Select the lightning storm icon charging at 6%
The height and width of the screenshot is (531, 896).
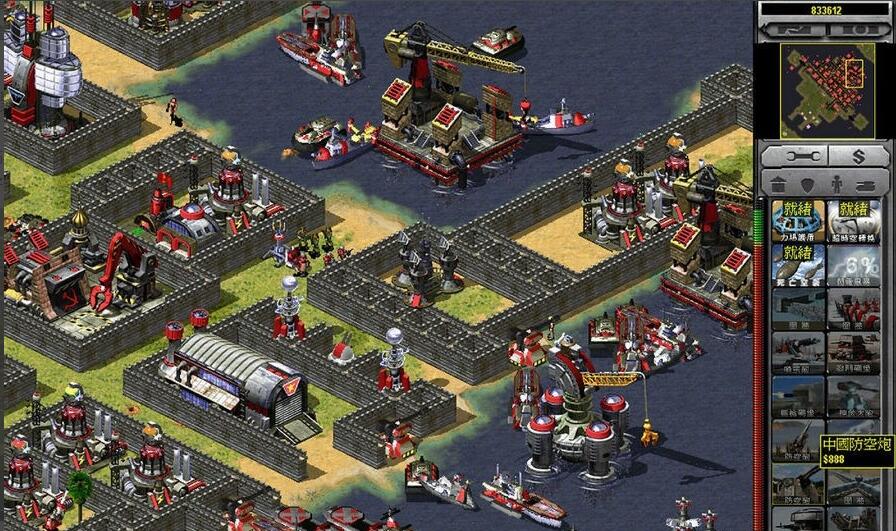click(x=853, y=264)
